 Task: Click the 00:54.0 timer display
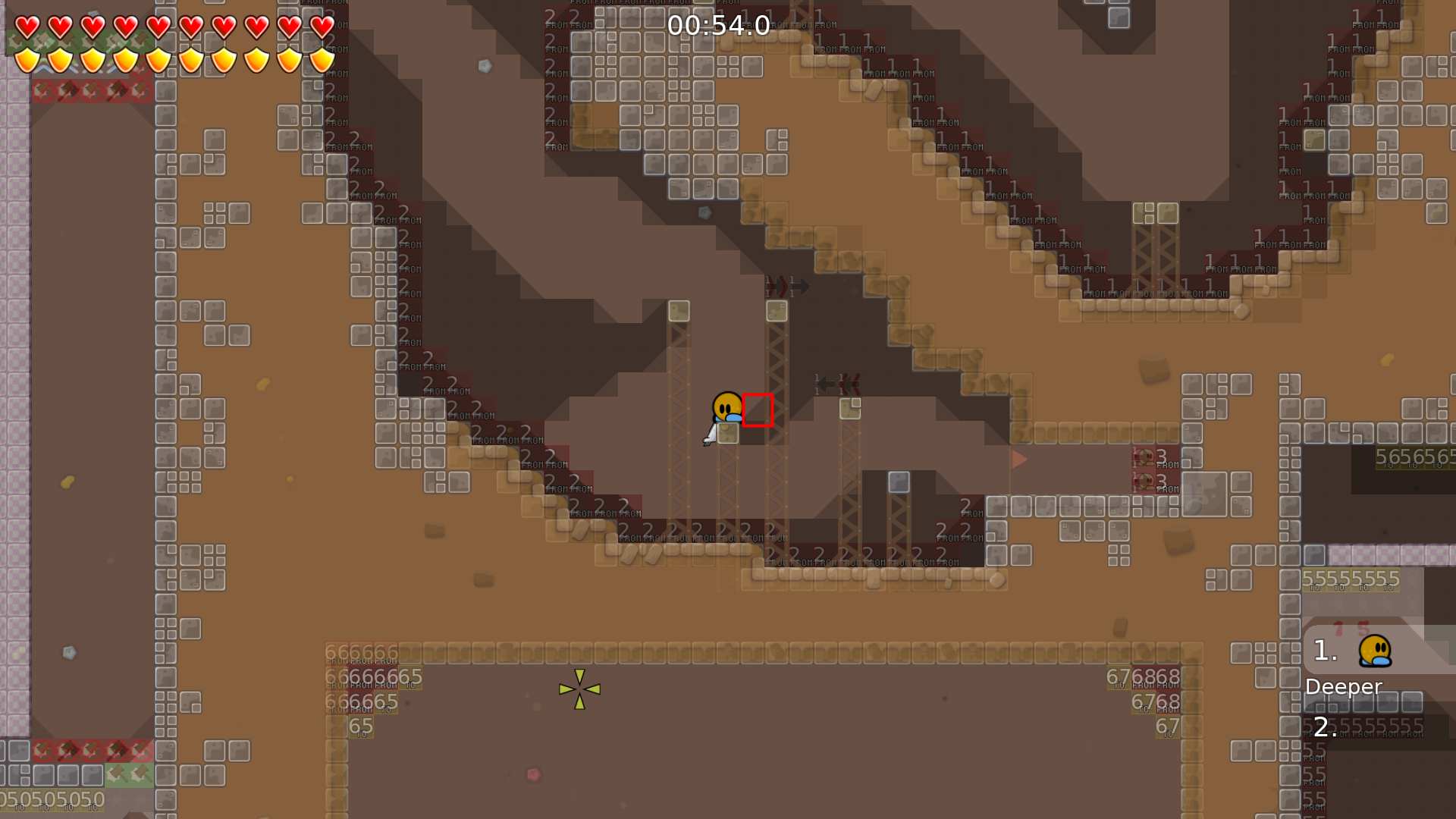pyautogui.click(x=717, y=25)
